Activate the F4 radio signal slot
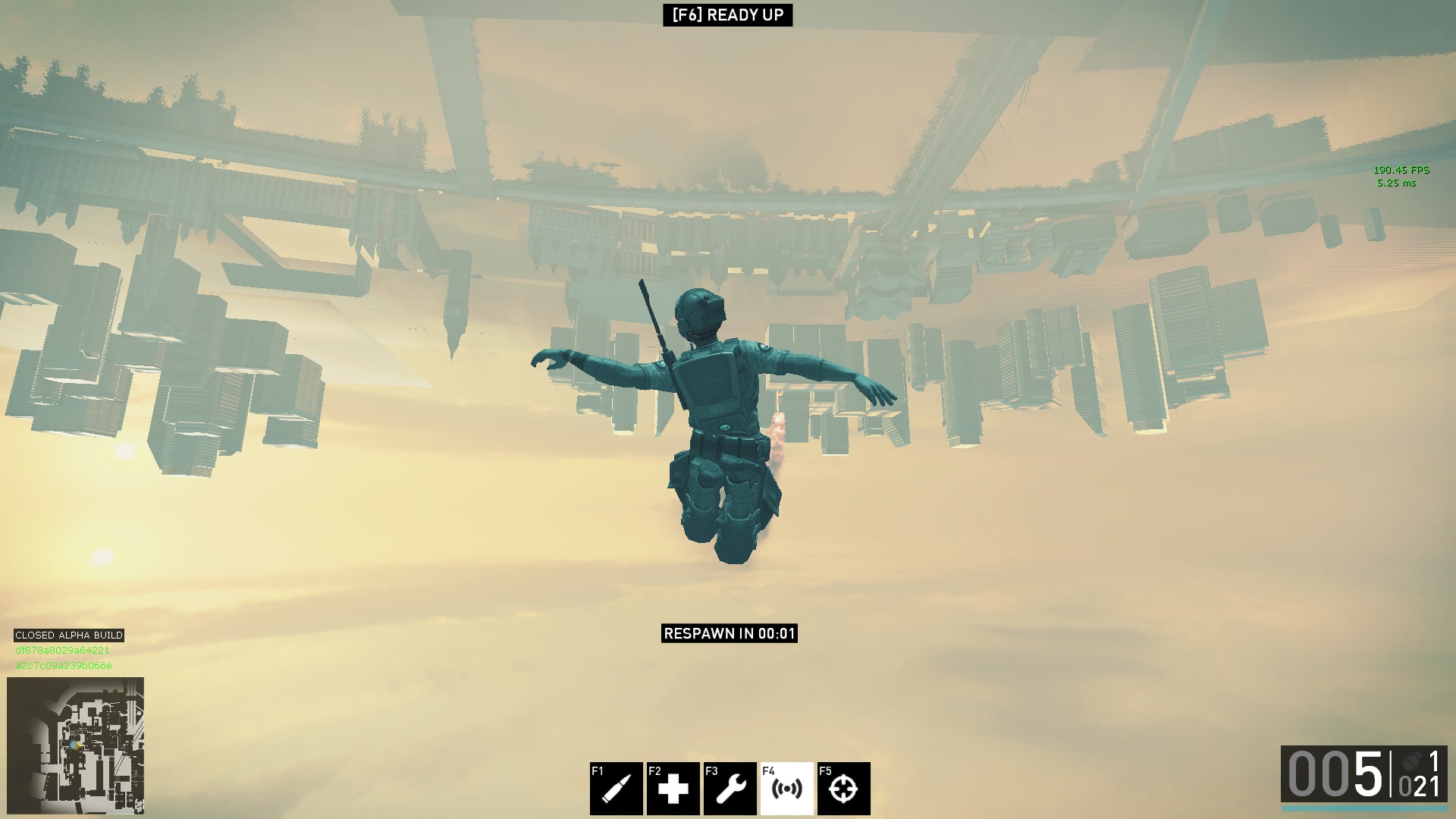1456x819 pixels. point(786,789)
